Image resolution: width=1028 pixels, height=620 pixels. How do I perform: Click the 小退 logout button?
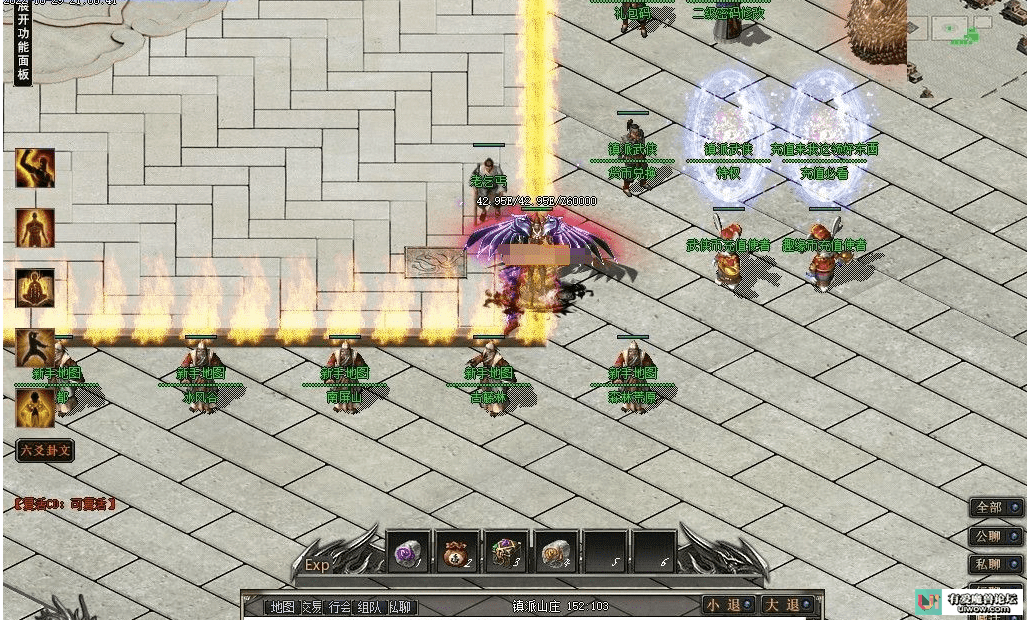(x=727, y=605)
